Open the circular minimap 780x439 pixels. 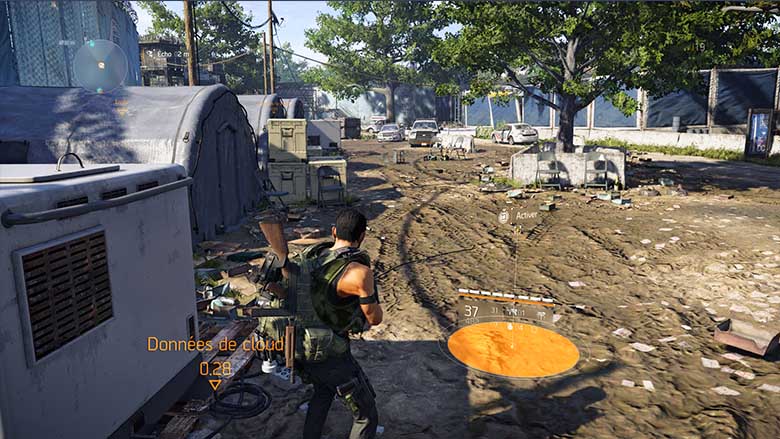[x=100, y=64]
